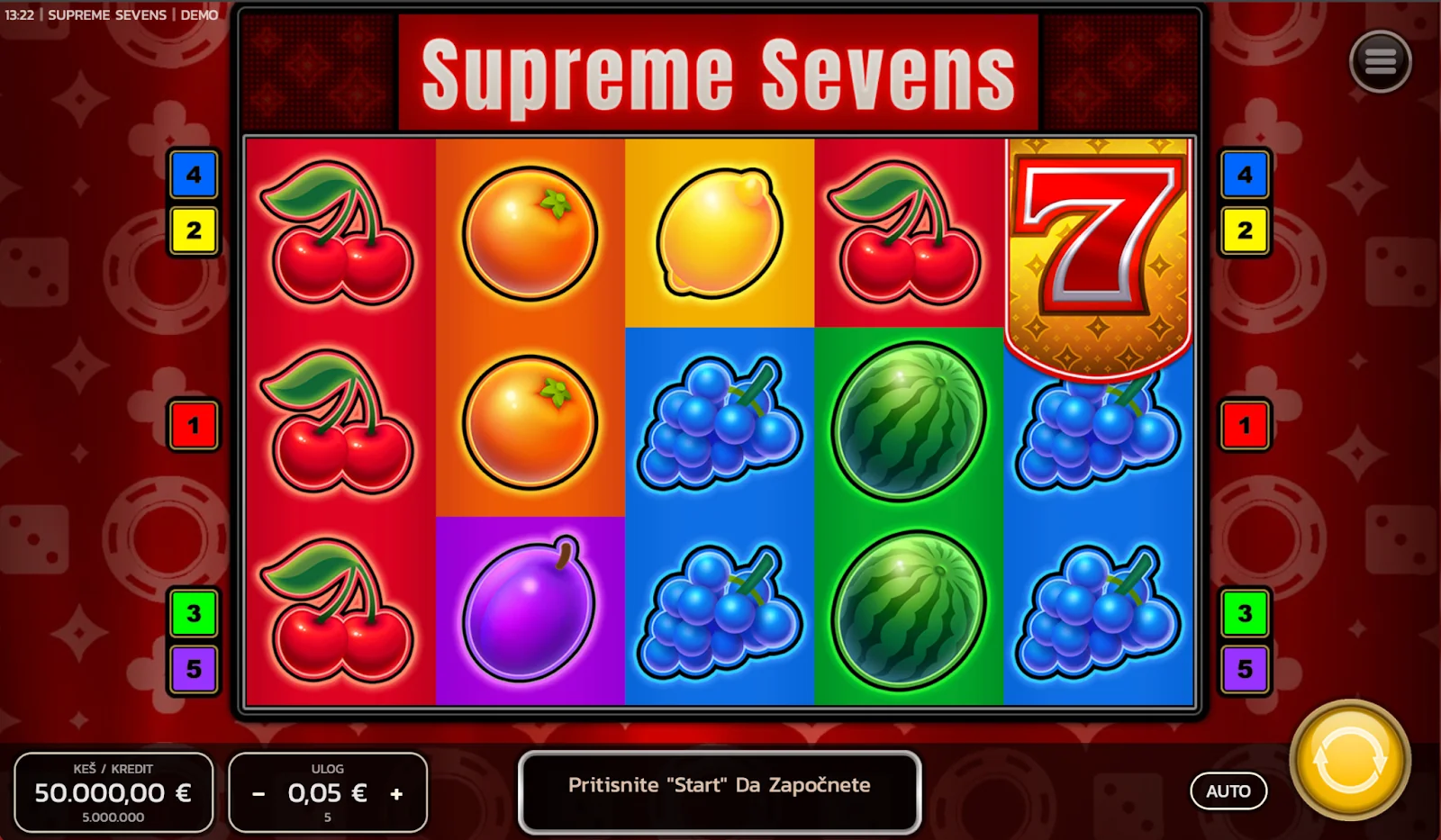Toggle payline 3 on the left side
Image resolution: width=1441 pixels, height=840 pixels.
click(195, 614)
